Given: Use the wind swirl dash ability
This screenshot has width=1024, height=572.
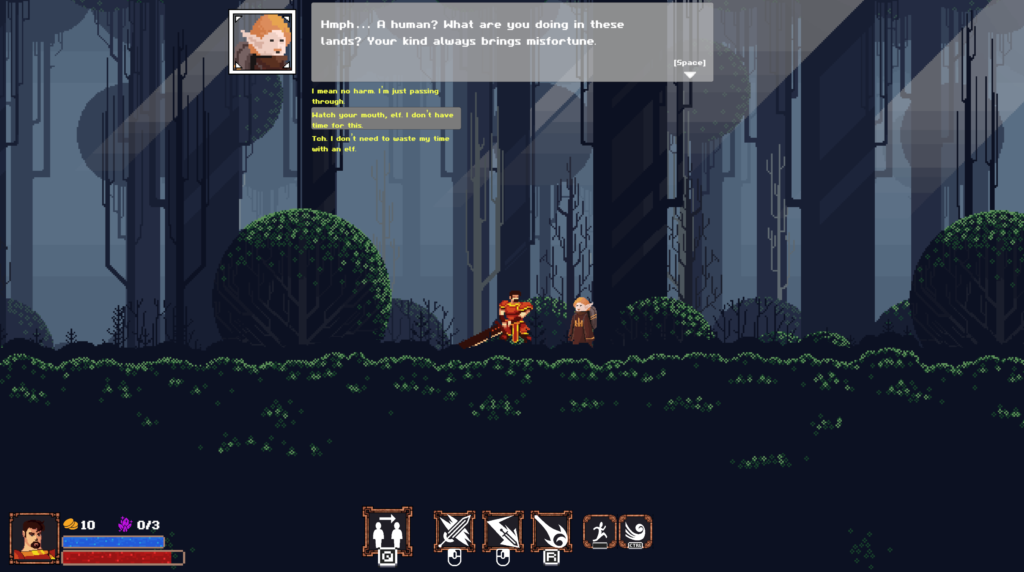Looking at the screenshot, I should [635, 530].
